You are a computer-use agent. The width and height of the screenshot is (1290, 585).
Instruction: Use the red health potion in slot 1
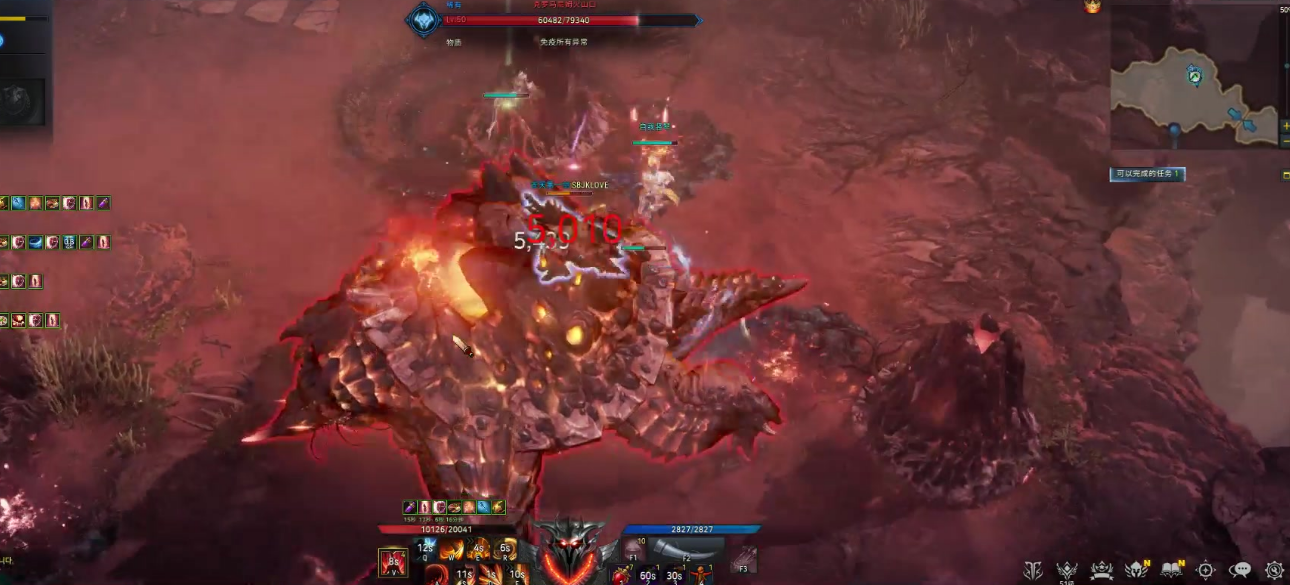(x=621, y=576)
